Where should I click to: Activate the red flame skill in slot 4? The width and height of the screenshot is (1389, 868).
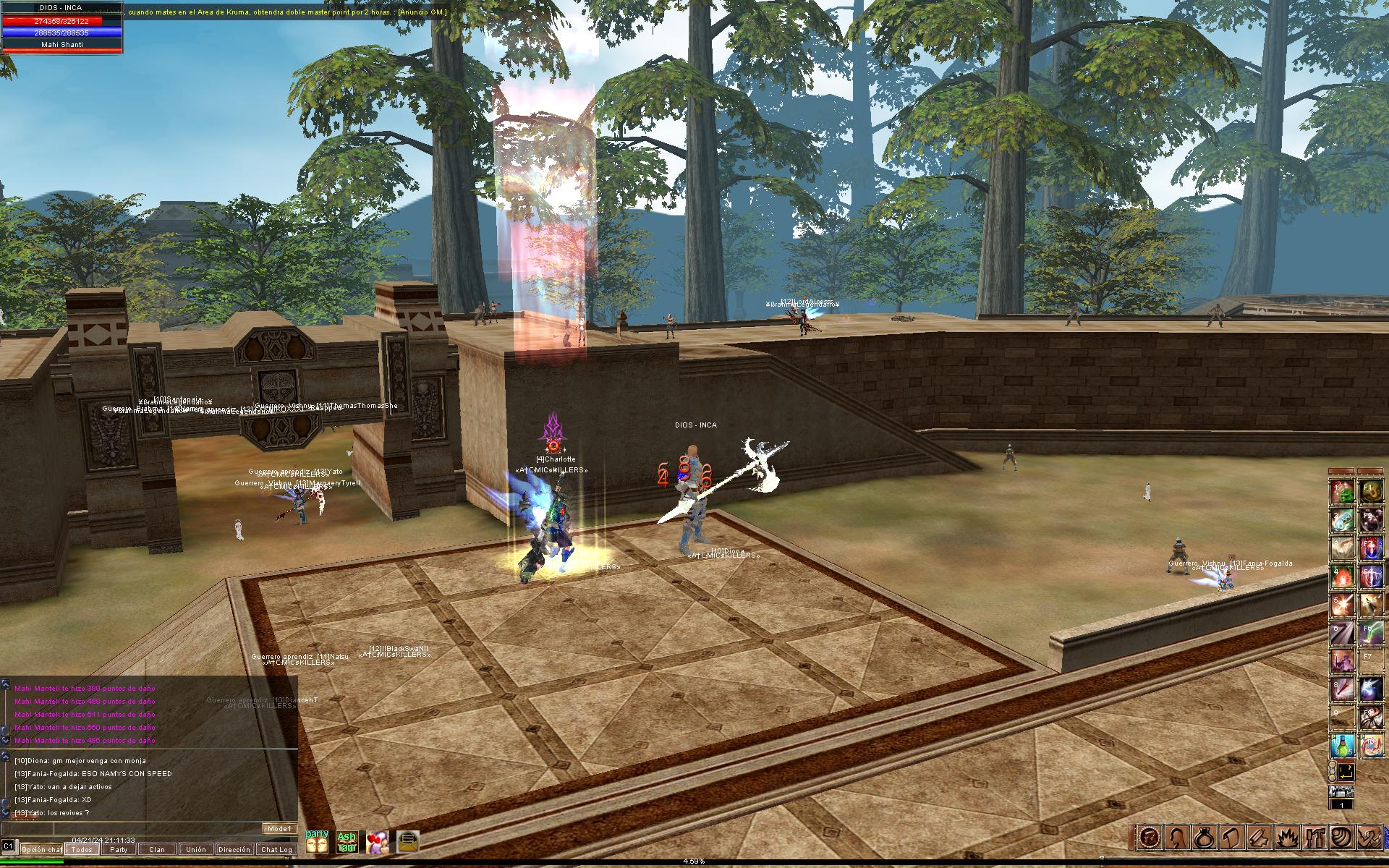click(1343, 576)
